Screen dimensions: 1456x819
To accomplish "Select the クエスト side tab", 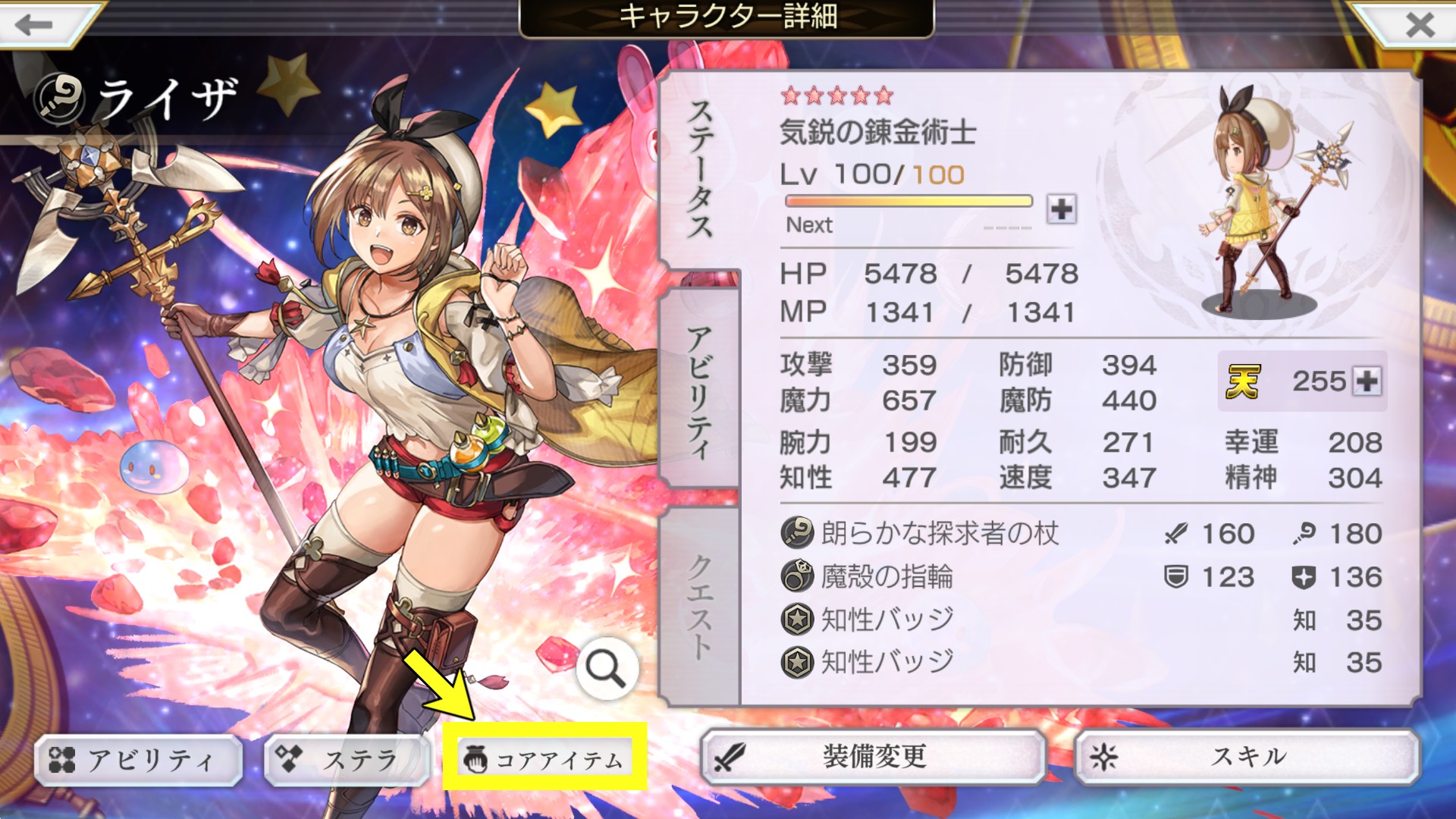I will pos(699,607).
